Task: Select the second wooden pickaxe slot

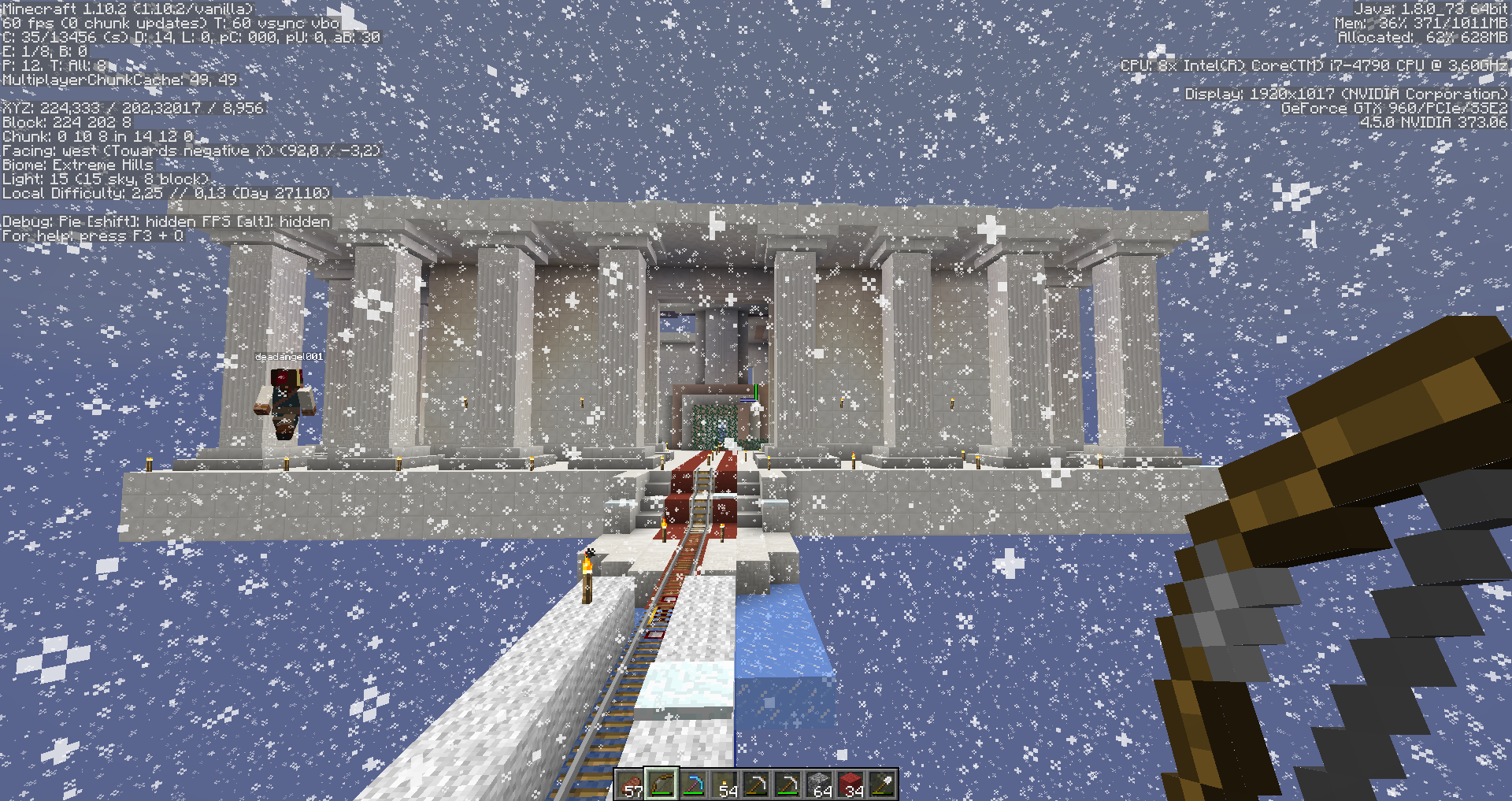Action: (x=786, y=786)
